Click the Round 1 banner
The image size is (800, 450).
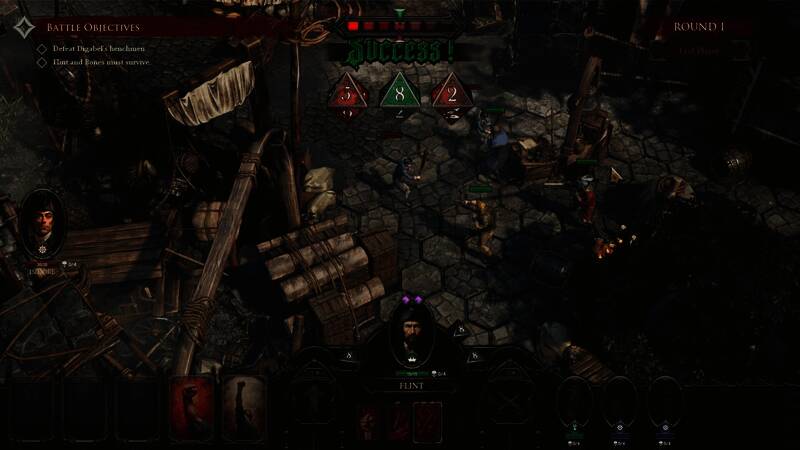(700, 27)
